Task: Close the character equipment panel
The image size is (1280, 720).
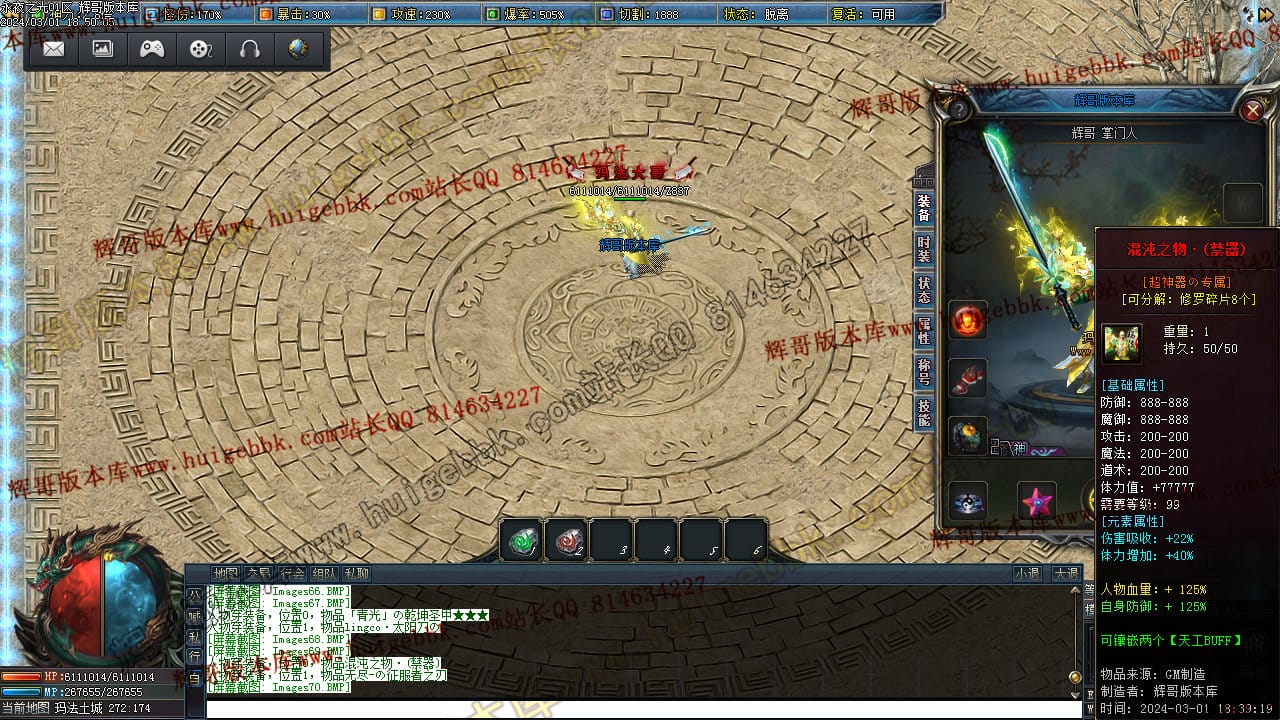Action: (x=1252, y=110)
